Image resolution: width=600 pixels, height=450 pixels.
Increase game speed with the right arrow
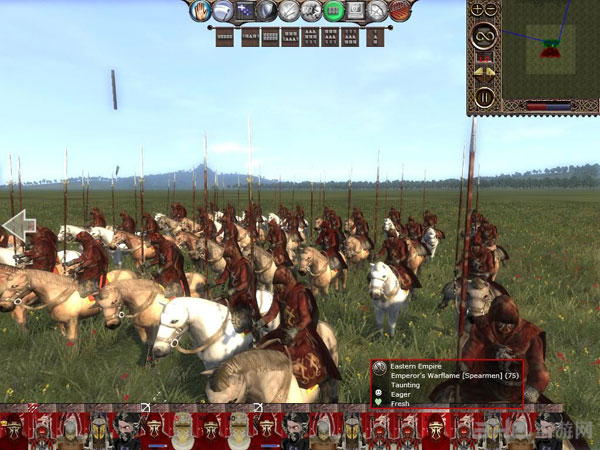pyautogui.click(x=491, y=71)
